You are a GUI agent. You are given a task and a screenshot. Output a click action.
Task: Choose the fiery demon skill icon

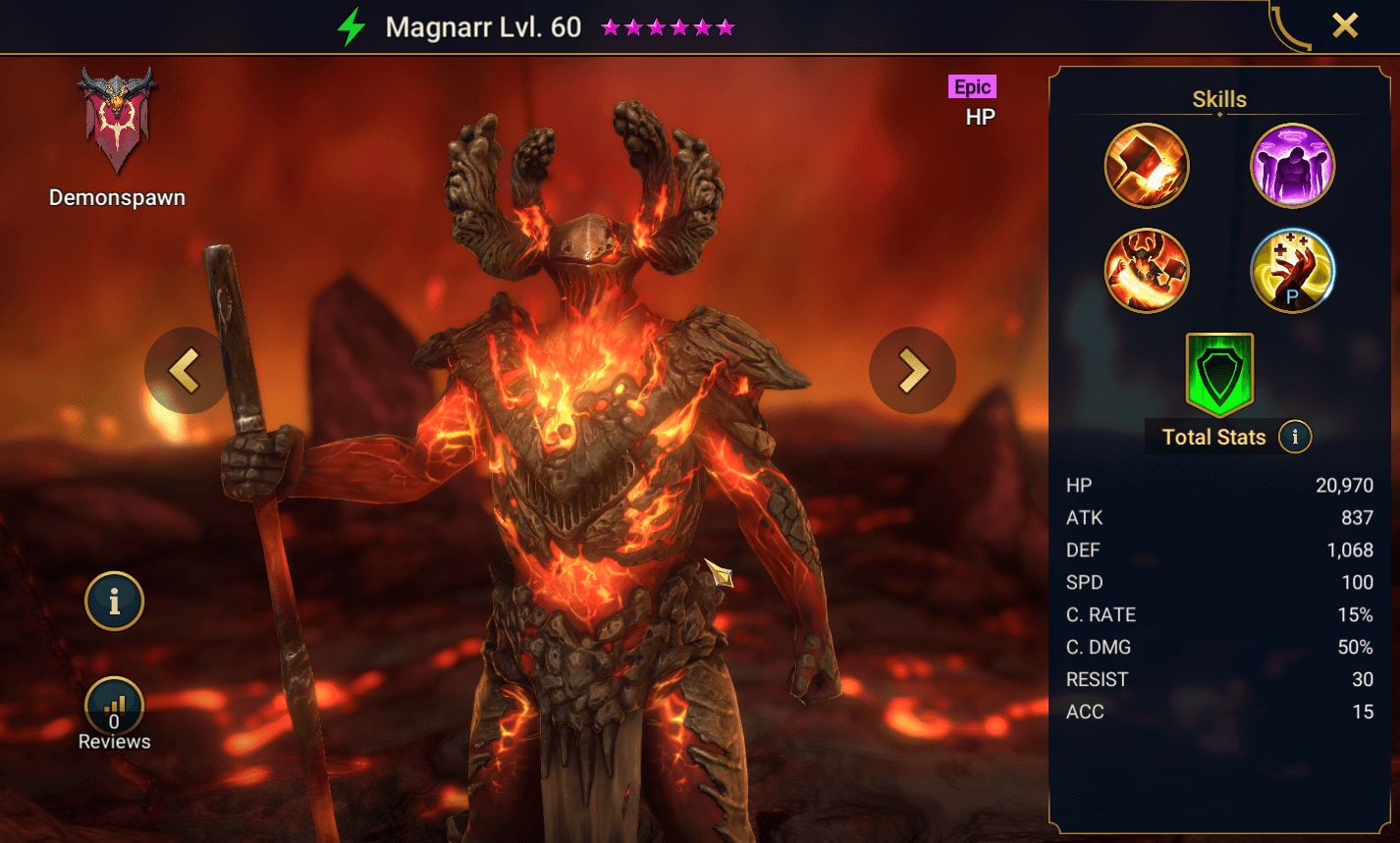(1147, 271)
